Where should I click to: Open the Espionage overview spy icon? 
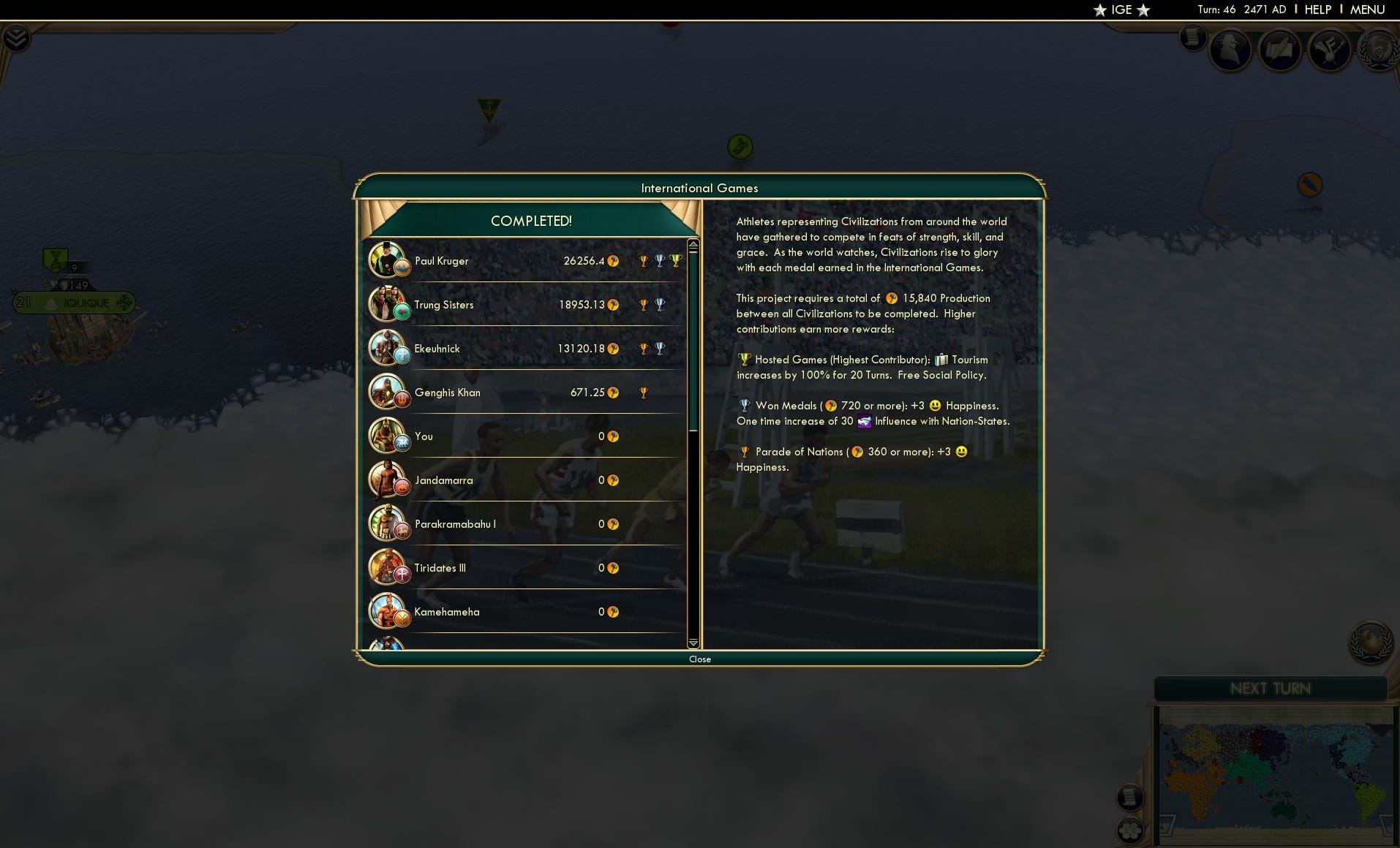click(x=1231, y=50)
